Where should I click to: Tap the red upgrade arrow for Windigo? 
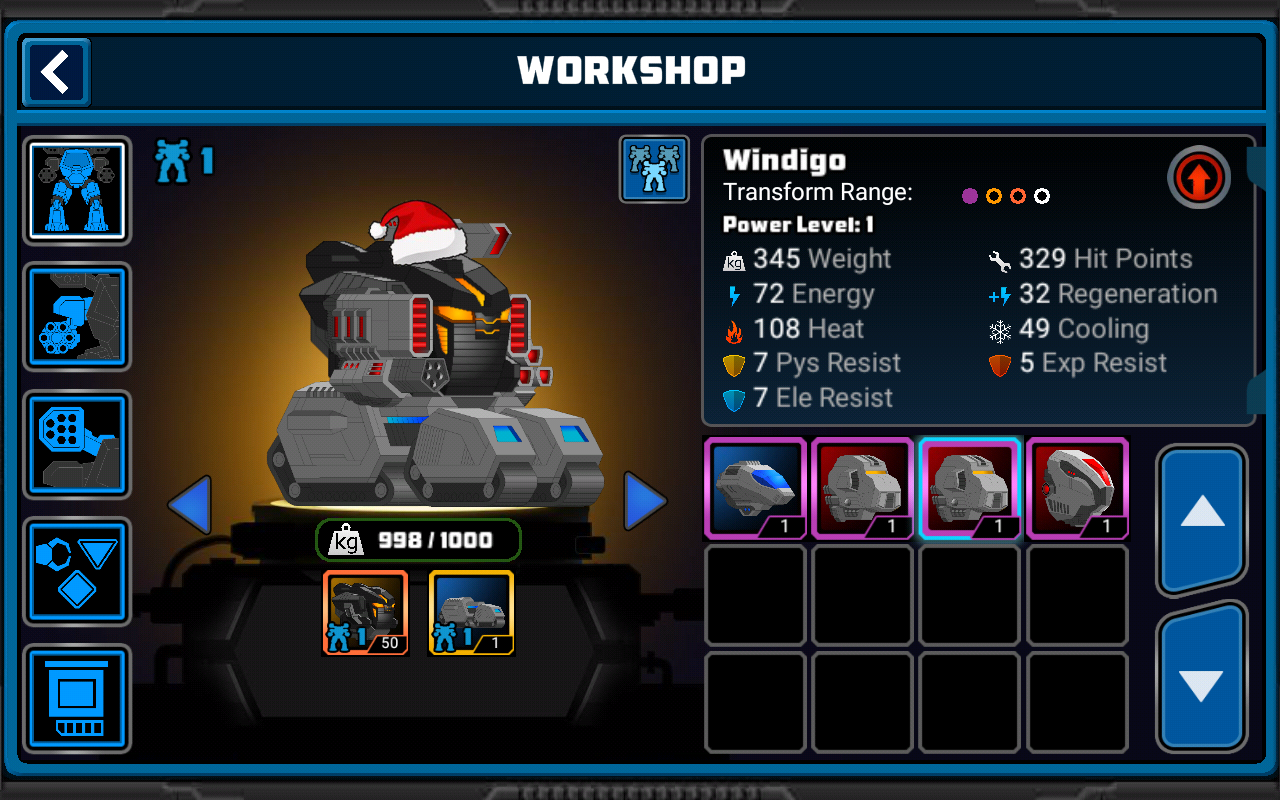(x=1198, y=178)
